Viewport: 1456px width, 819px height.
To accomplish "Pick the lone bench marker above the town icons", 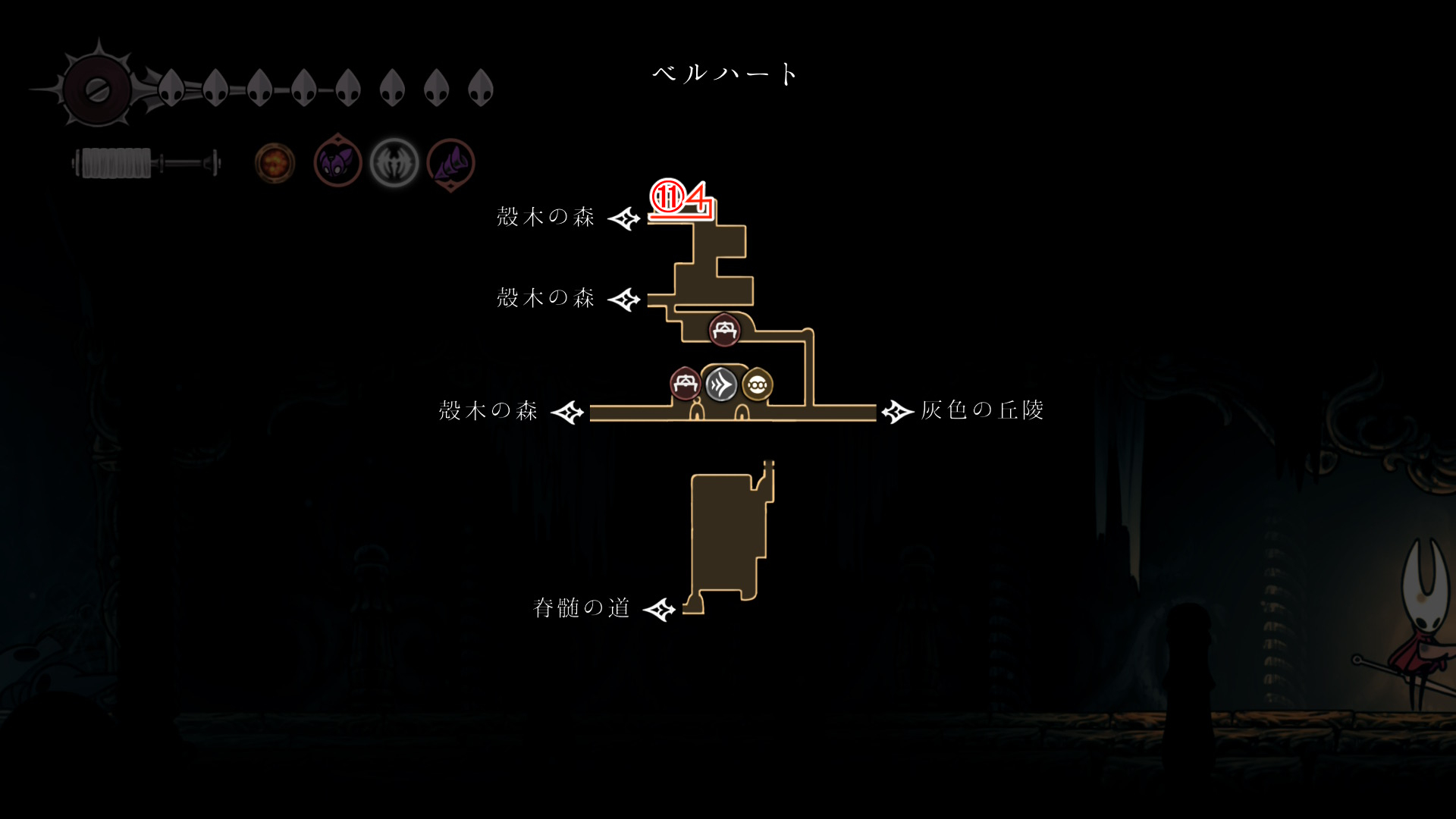I will coord(724,331).
